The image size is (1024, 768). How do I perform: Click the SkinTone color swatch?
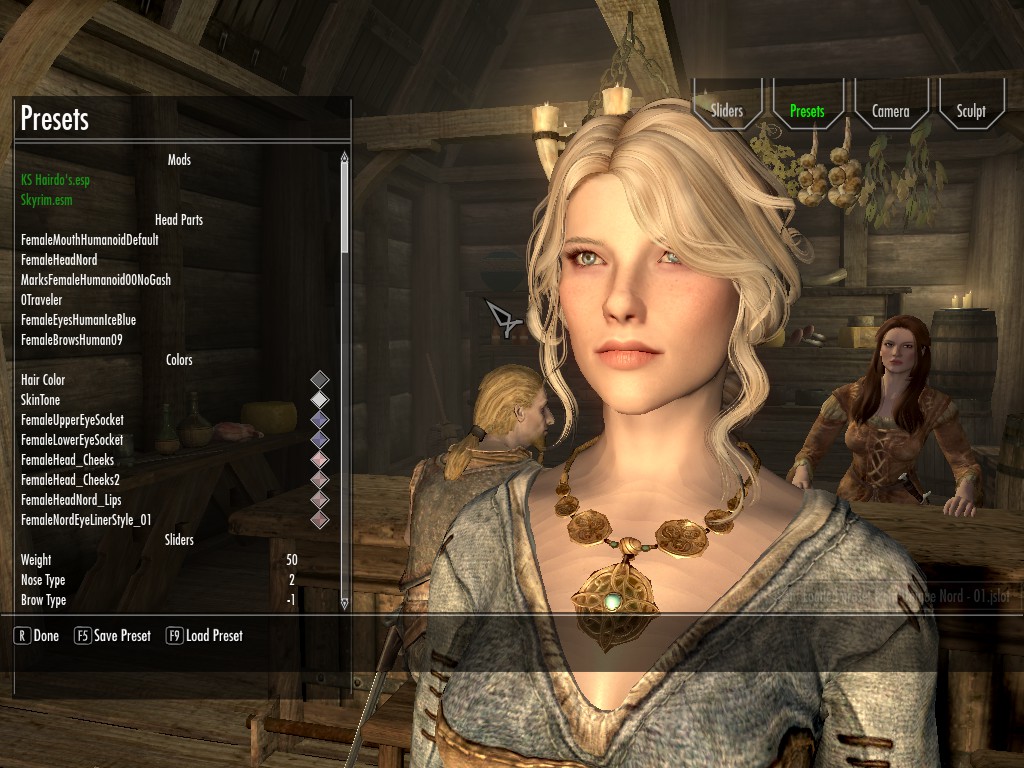tap(320, 400)
